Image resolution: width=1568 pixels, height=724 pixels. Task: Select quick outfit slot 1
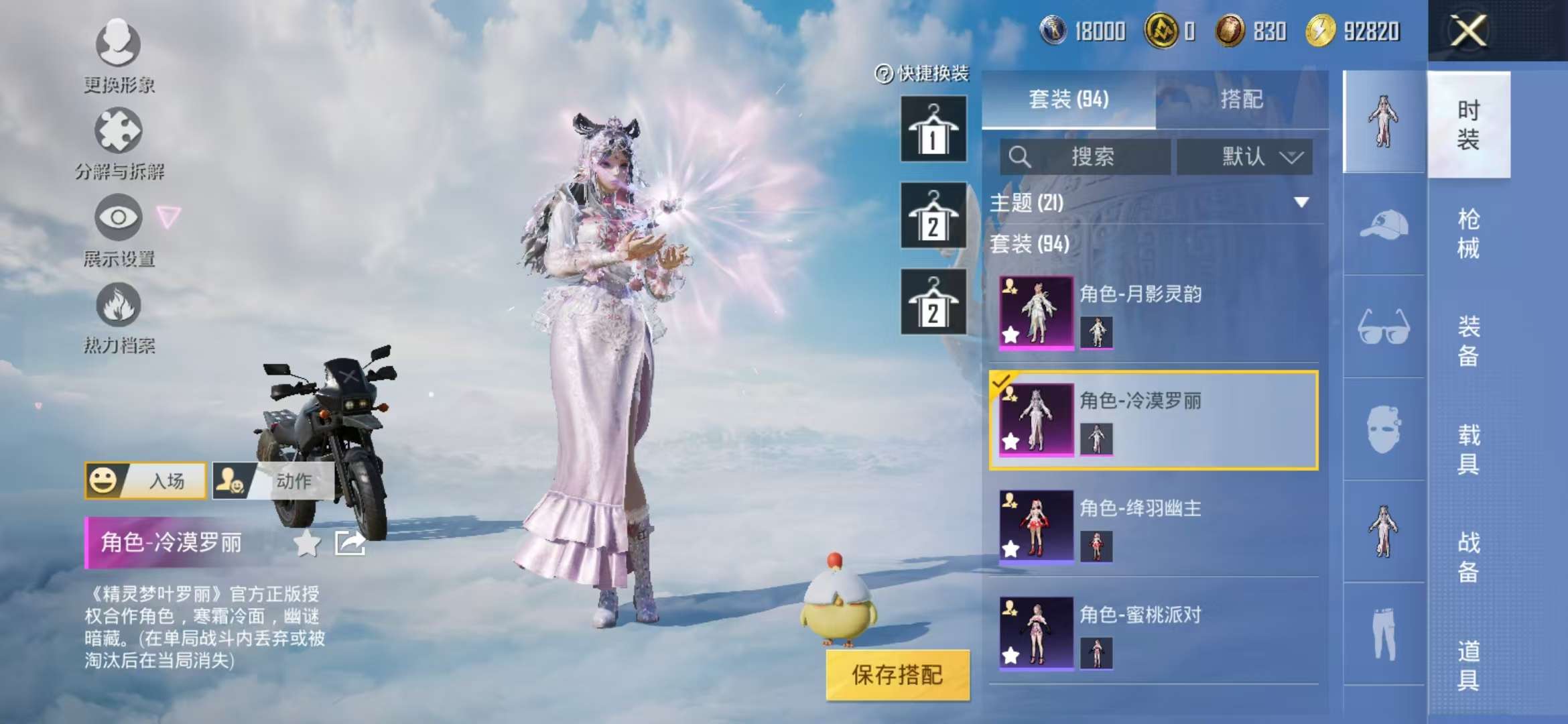tap(935, 127)
